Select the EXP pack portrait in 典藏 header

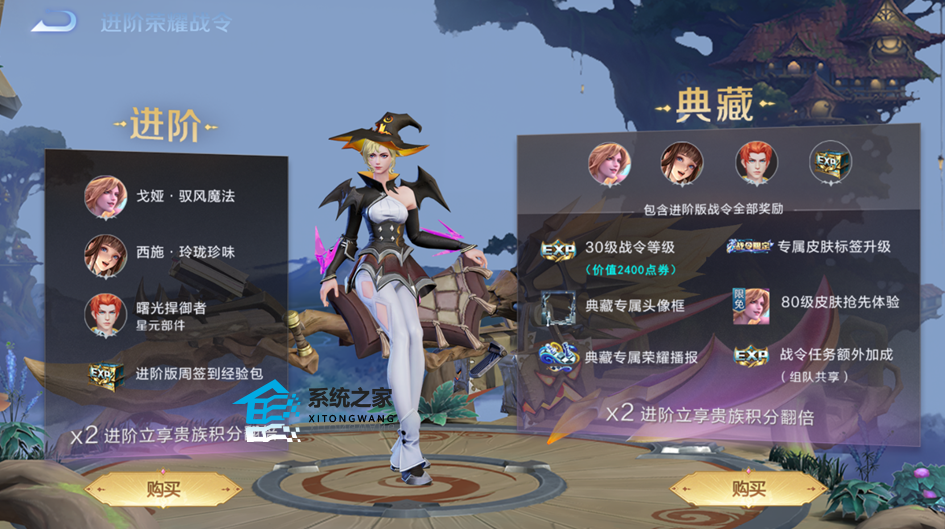point(830,162)
